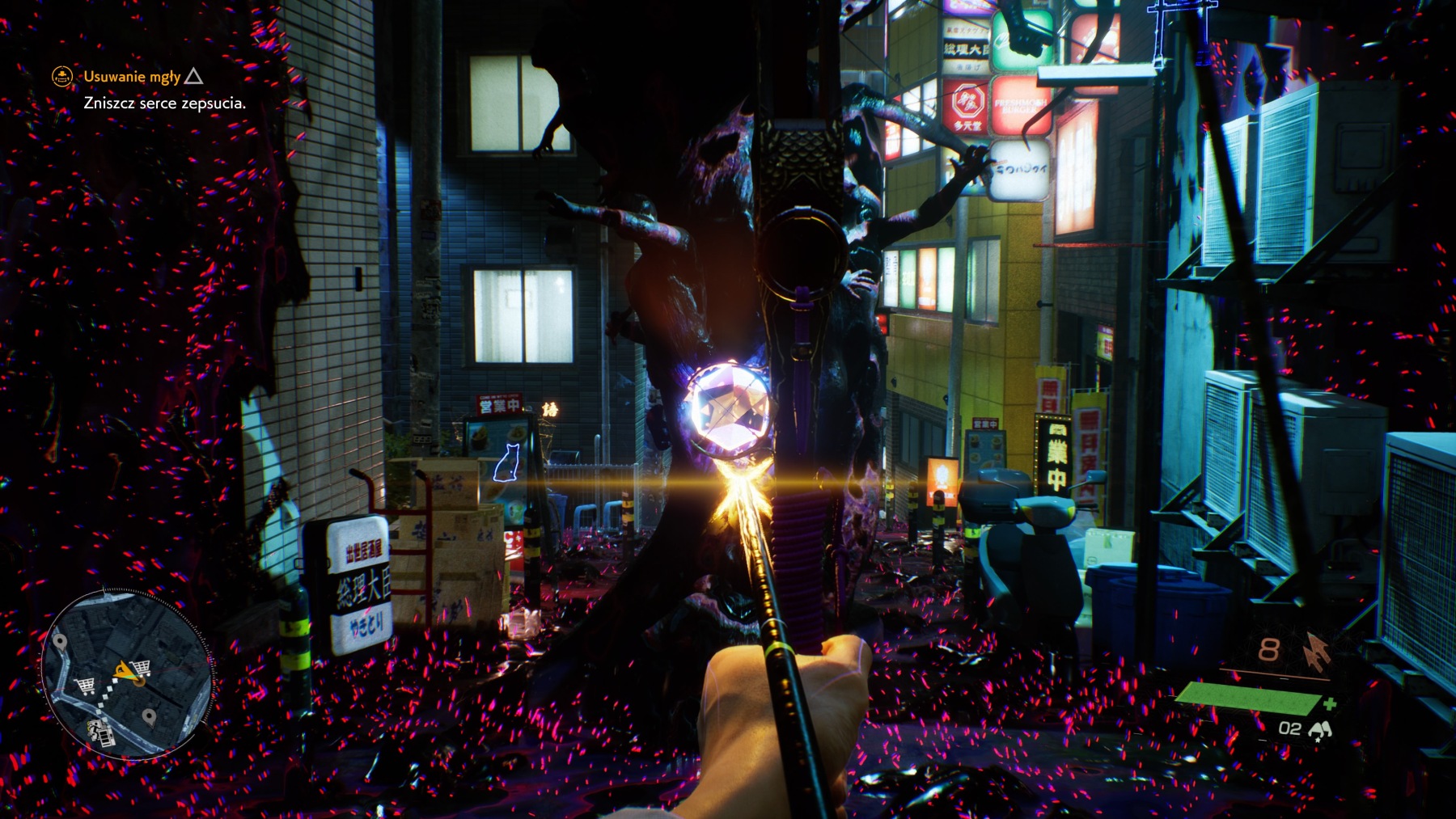Click the green plus icon beside health bar

pos(1331,703)
